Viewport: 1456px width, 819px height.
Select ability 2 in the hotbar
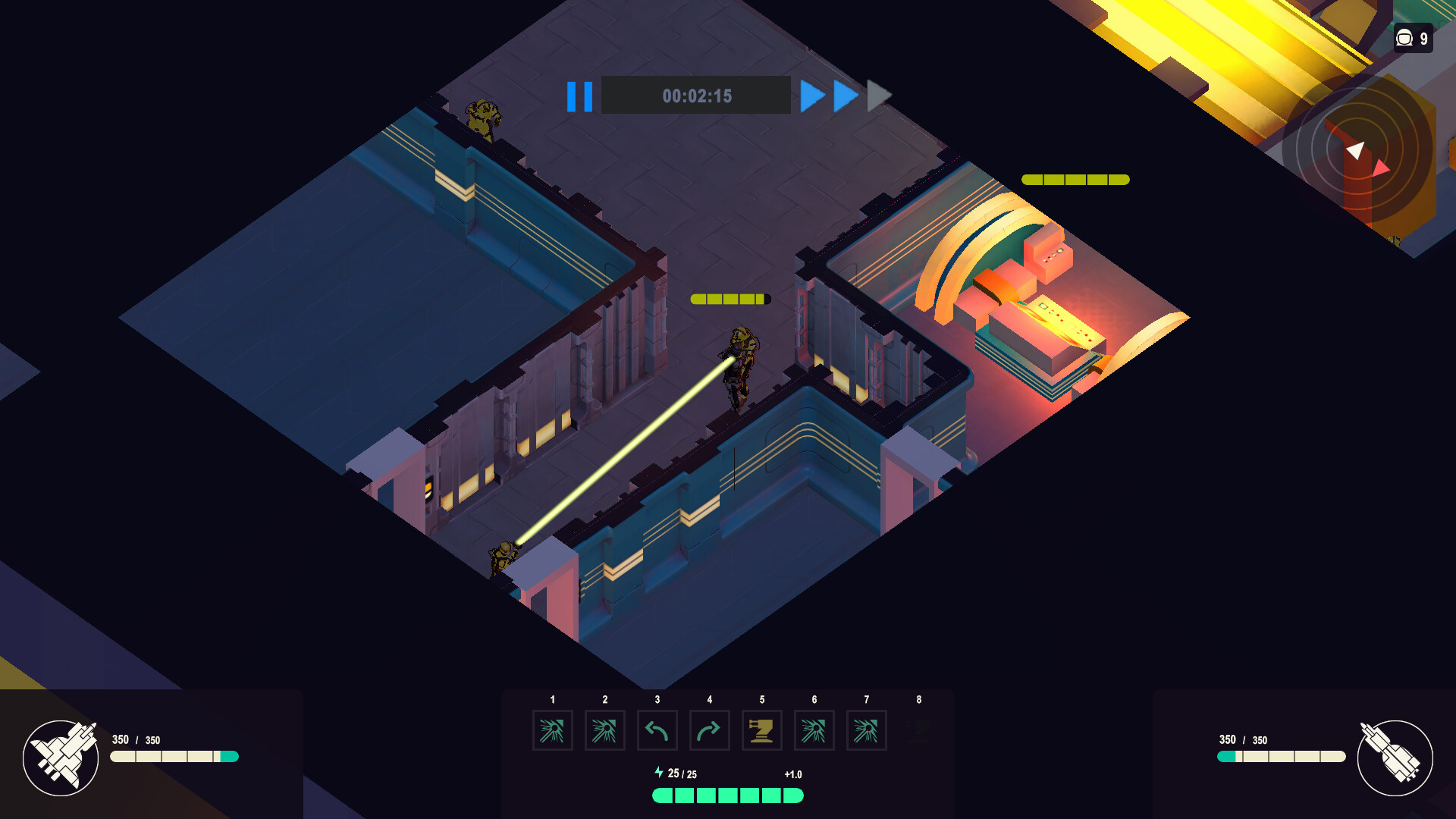coord(604,730)
